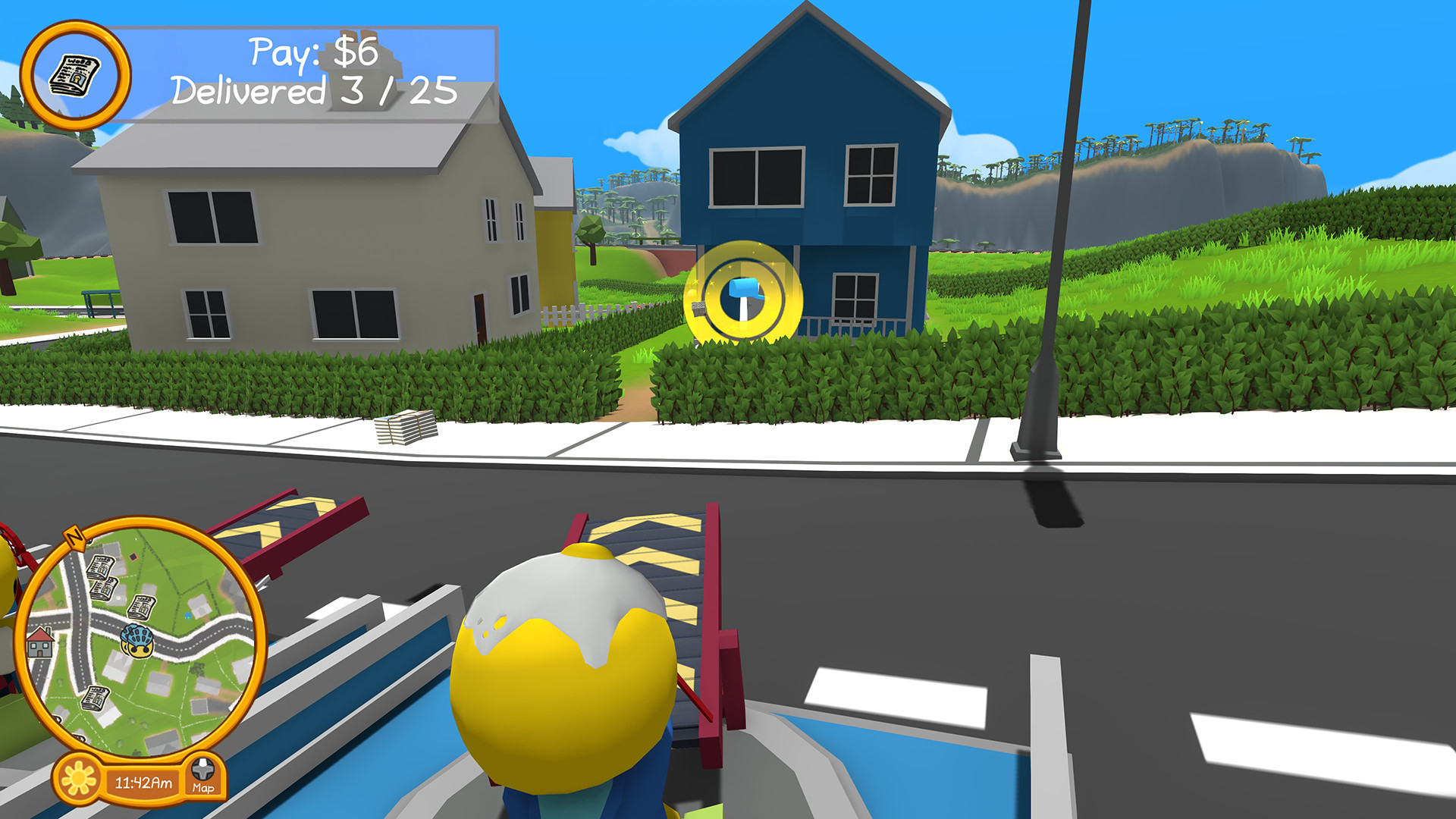Click the newspaper marker near the minimap bottom
Image resolution: width=1456 pixels, height=819 pixels.
click(x=94, y=698)
